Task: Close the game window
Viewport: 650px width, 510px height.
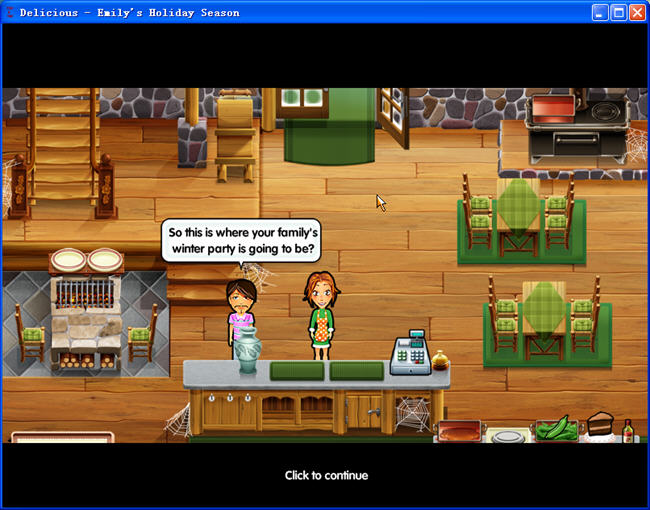Action: click(636, 12)
